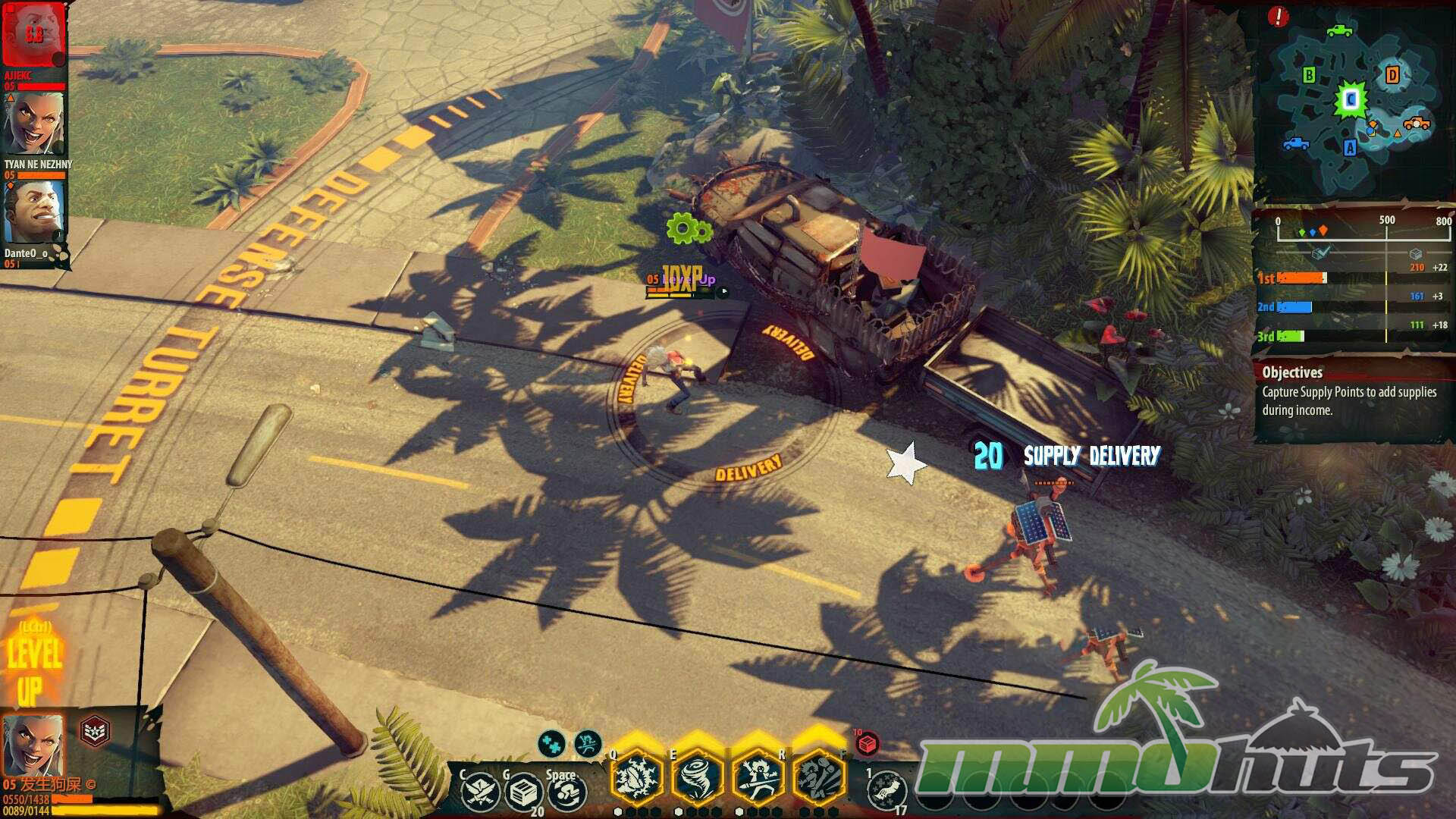Viewport: 1456px width, 819px height.
Task: Open the red rank badge beside your portrait
Action: [x=95, y=731]
